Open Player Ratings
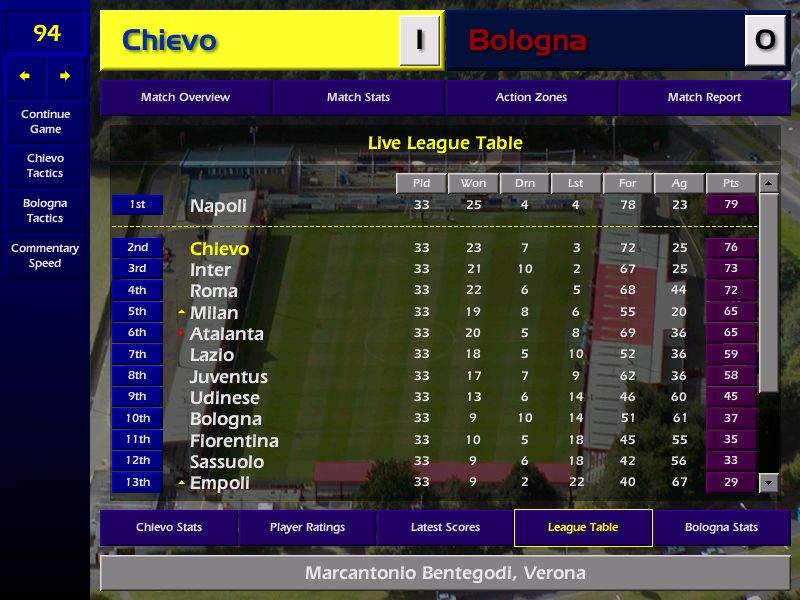 point(307,527)
